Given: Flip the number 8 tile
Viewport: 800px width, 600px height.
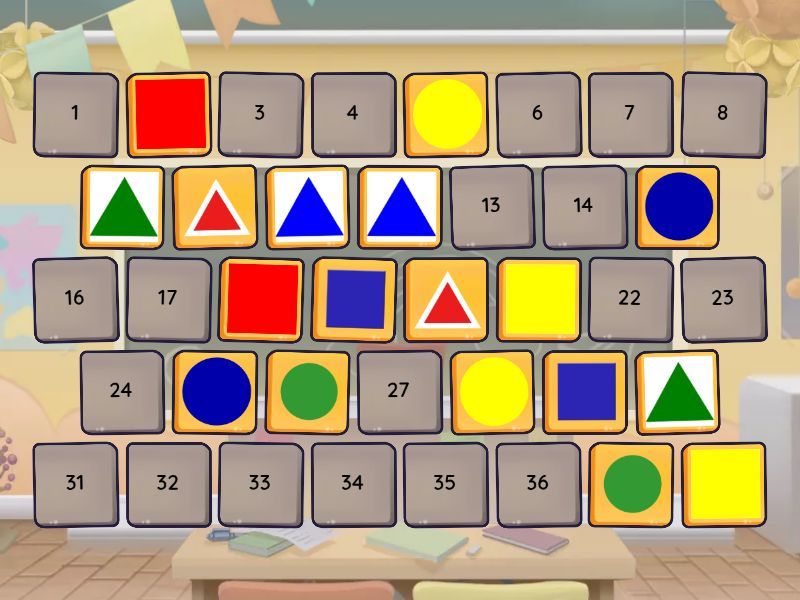Looking at the screenshot, I should pos(722,113).
